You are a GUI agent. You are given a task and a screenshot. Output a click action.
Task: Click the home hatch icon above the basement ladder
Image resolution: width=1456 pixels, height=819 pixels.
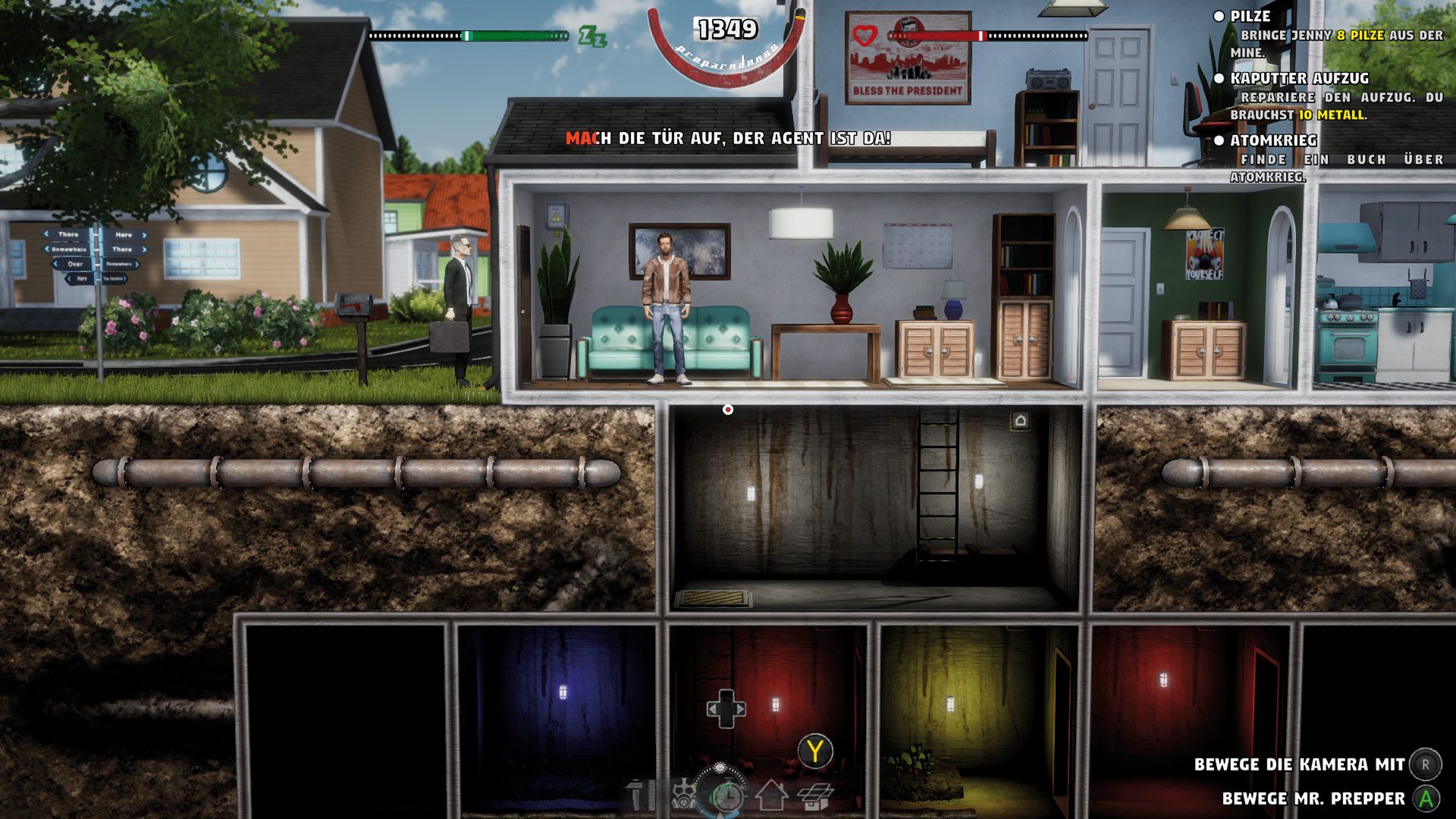coord(1020,419)
